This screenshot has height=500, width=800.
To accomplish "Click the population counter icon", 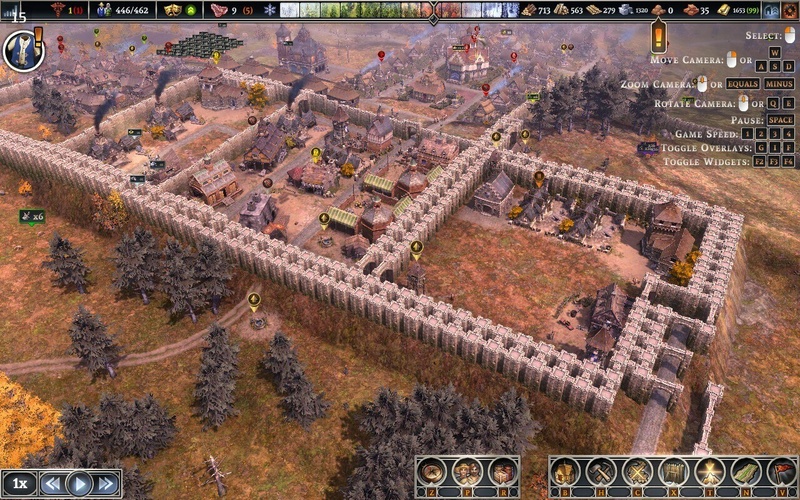I will pos(105,10).
